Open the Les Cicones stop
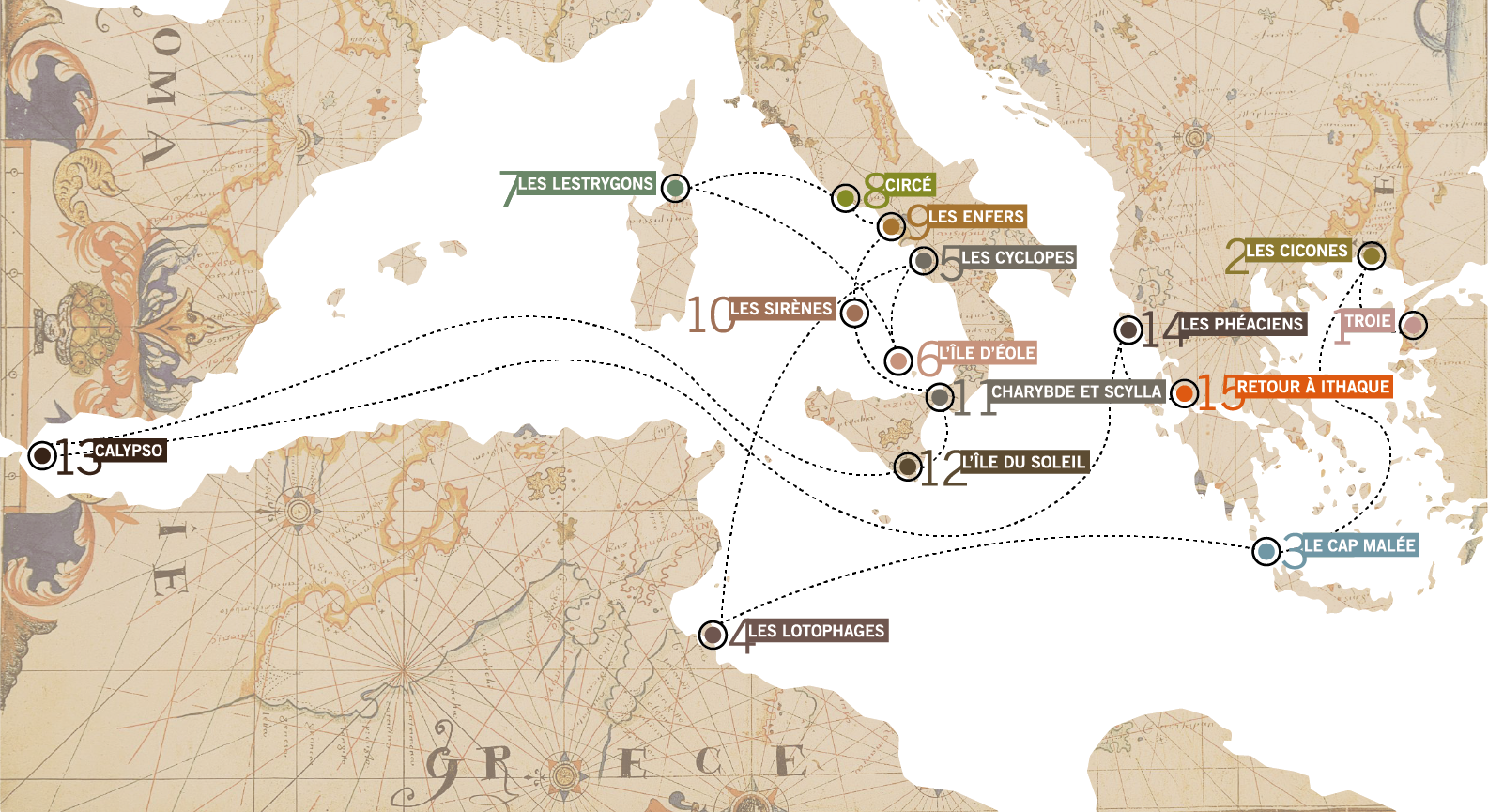The height and width of the screenshot is (812, 1488). click(1371, 255)
